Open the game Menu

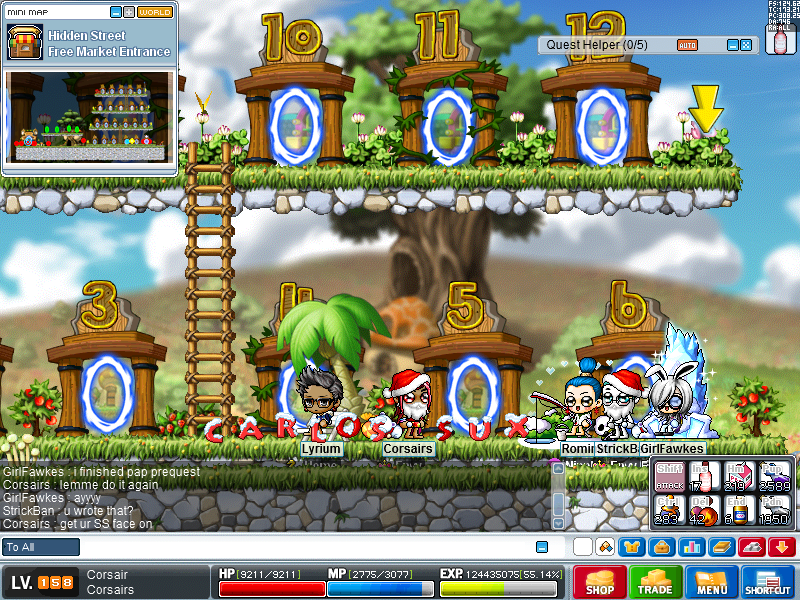(x=712, y=582)
